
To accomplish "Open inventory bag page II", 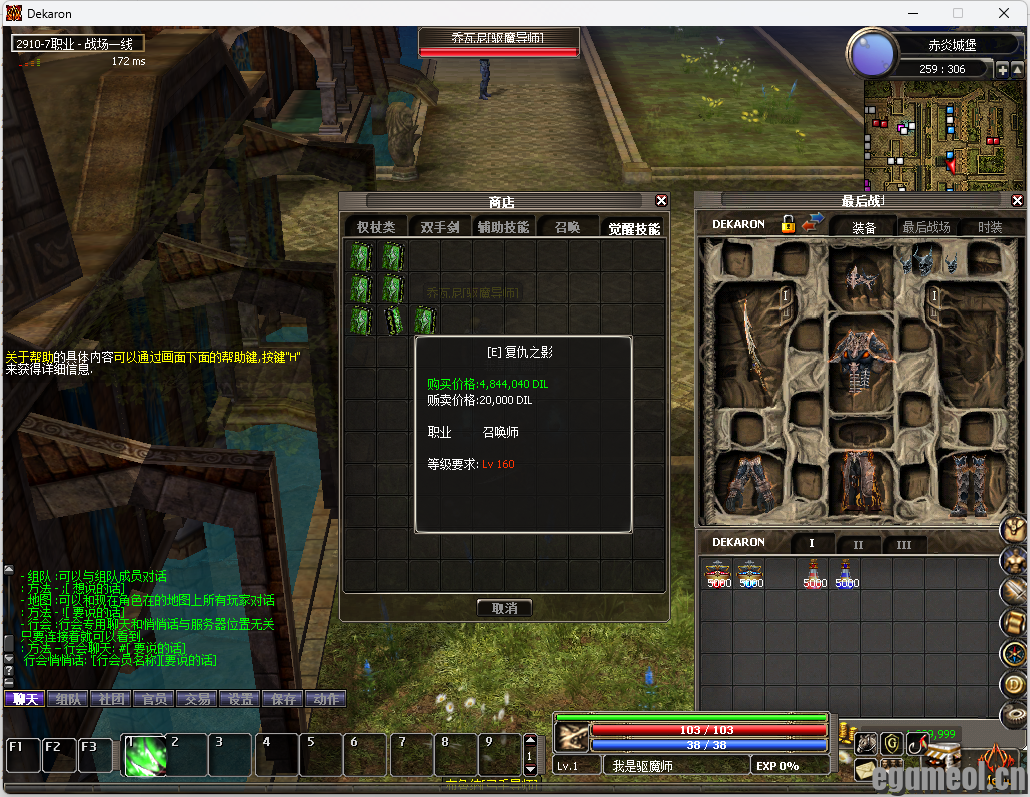I will pyautogui.click(x=858, y=545).
